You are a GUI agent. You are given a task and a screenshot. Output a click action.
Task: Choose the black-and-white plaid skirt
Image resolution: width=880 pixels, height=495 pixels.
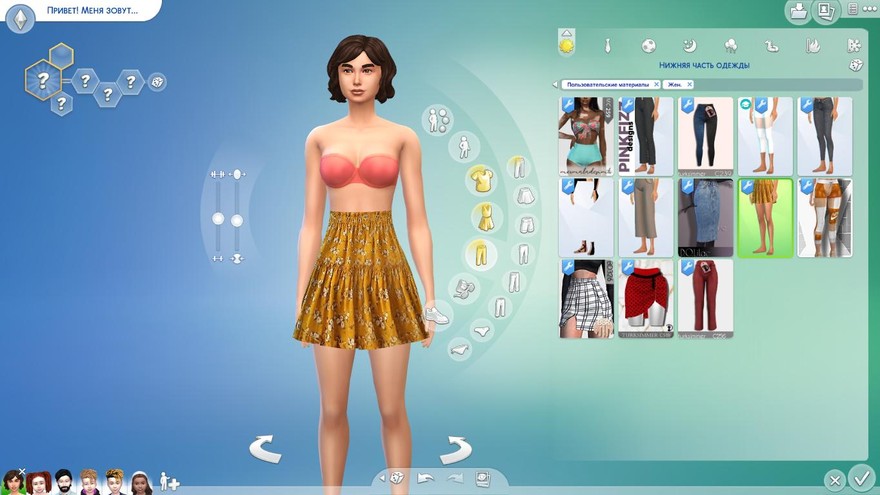pyautogui.click(x=585, y=296)
